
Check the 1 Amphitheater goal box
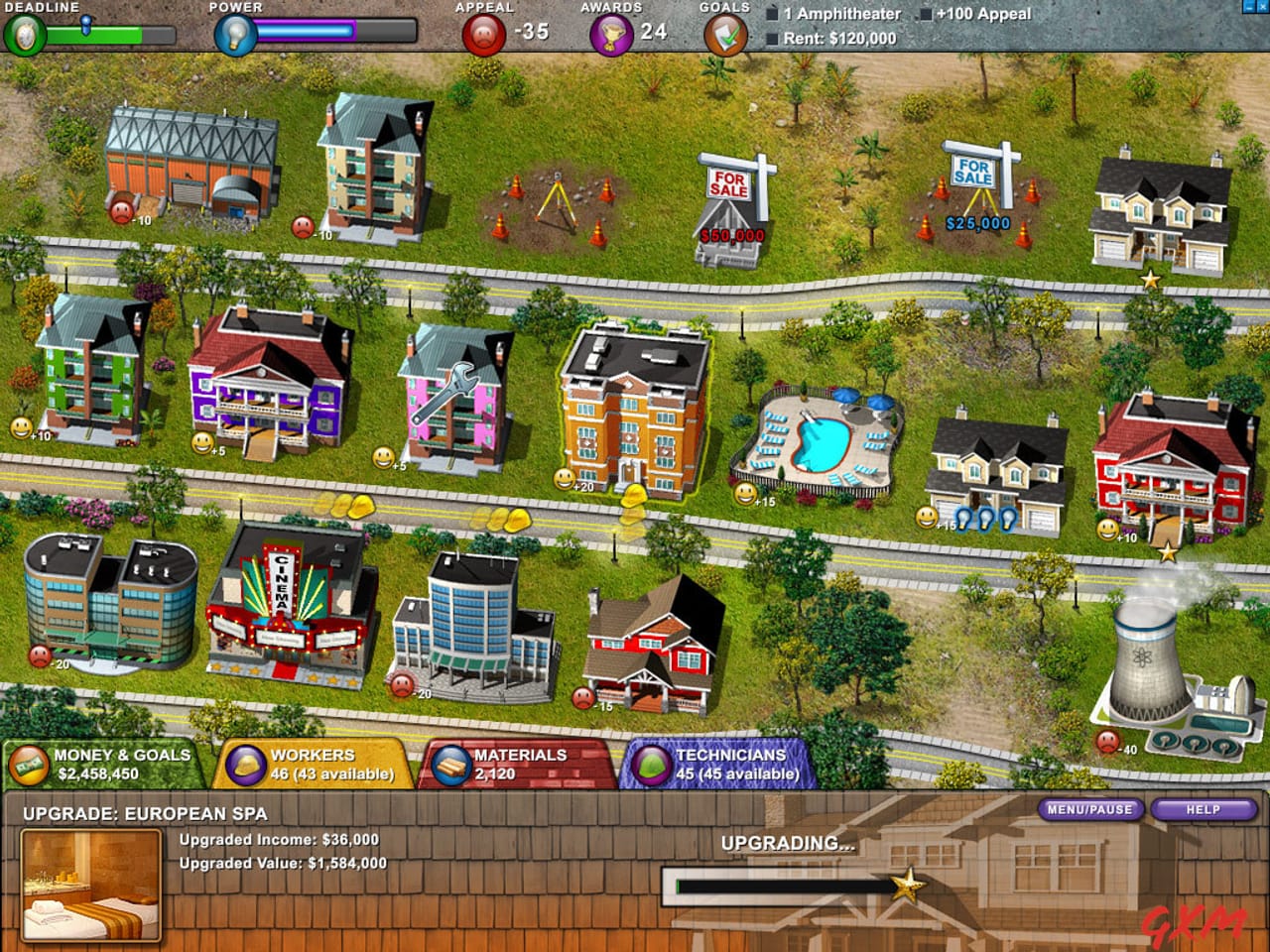[772, 15]
